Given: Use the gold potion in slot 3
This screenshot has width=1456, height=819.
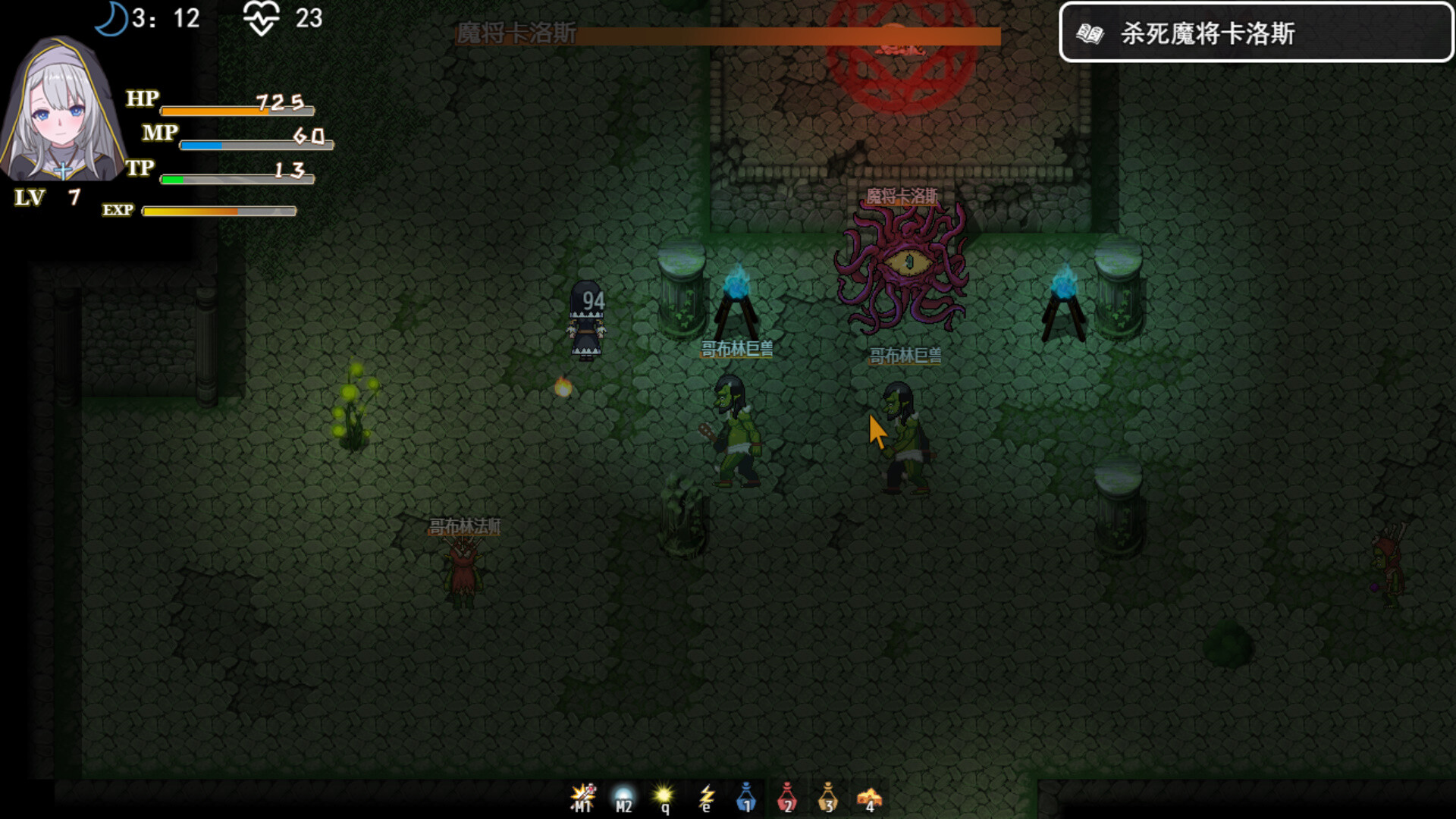Looking at the screenshot, I should click(x=828, y=796).
